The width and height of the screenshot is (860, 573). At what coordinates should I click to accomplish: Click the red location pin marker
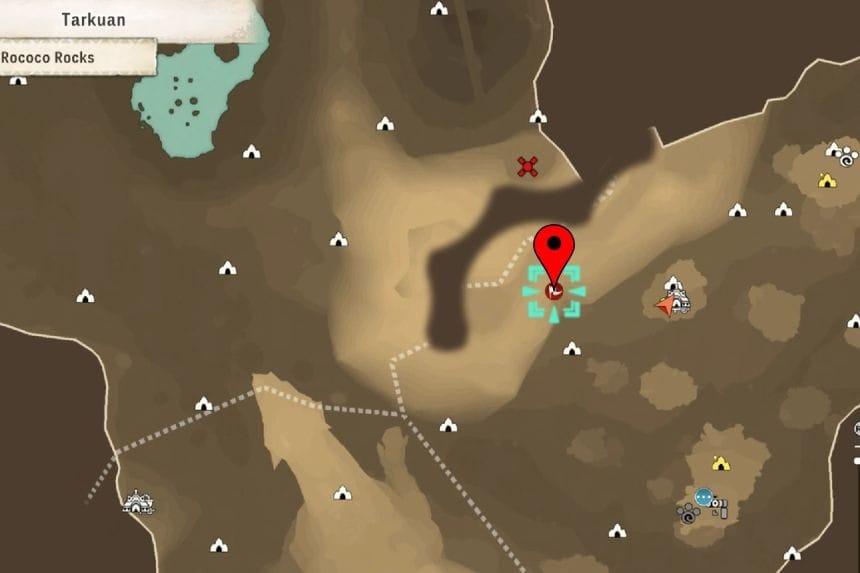554,247
